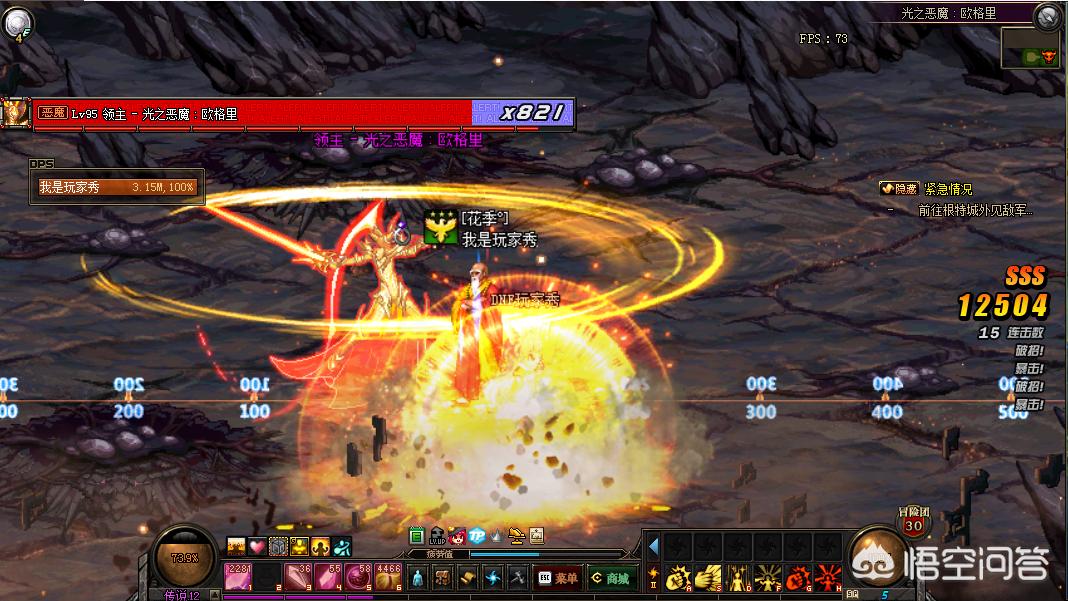Screen dimensions: 1068x601
Task: Activate the light pillar skill on D
Action: [x=739, y=577]
